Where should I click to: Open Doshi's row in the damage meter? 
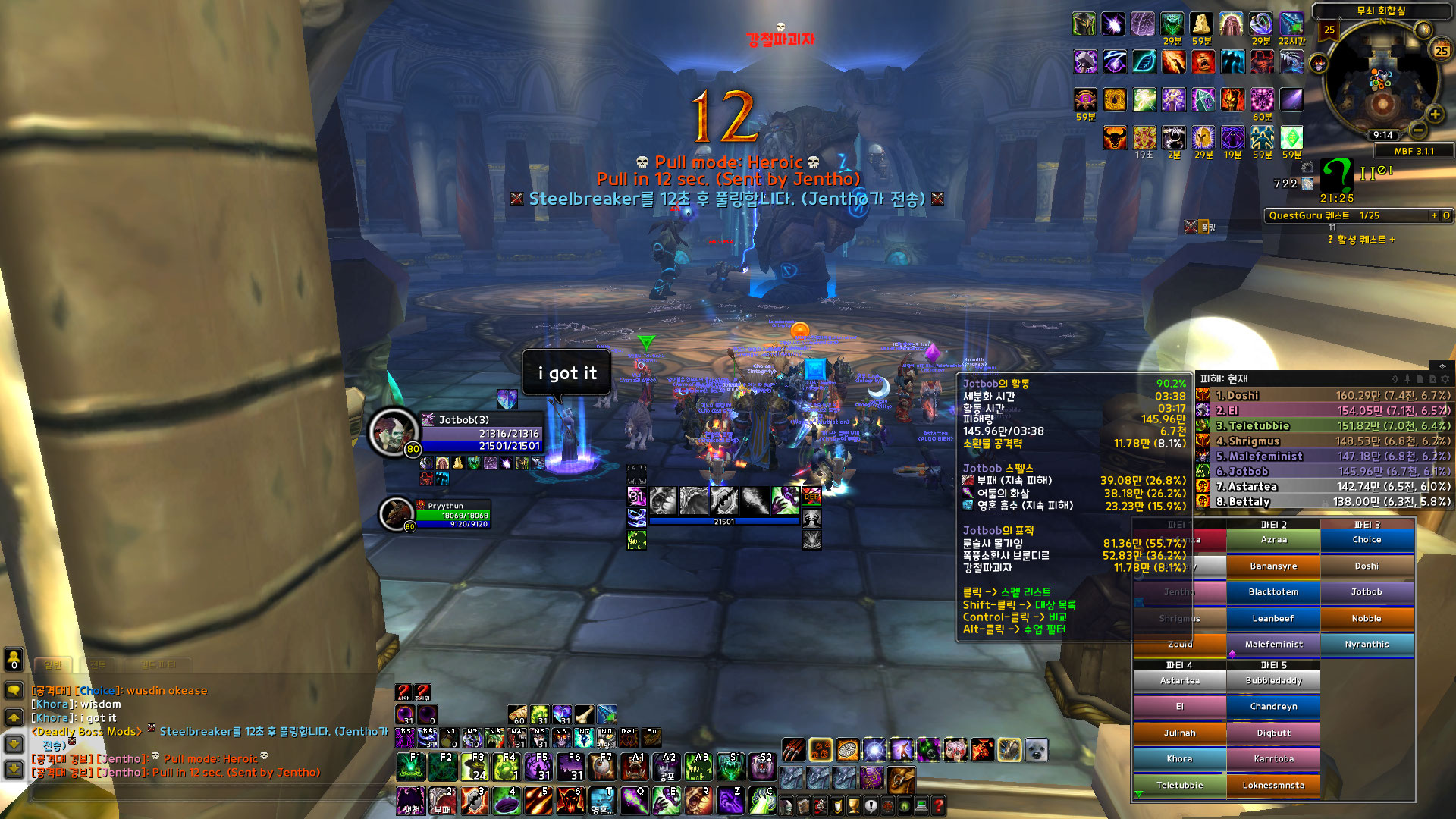[1323, 395]
